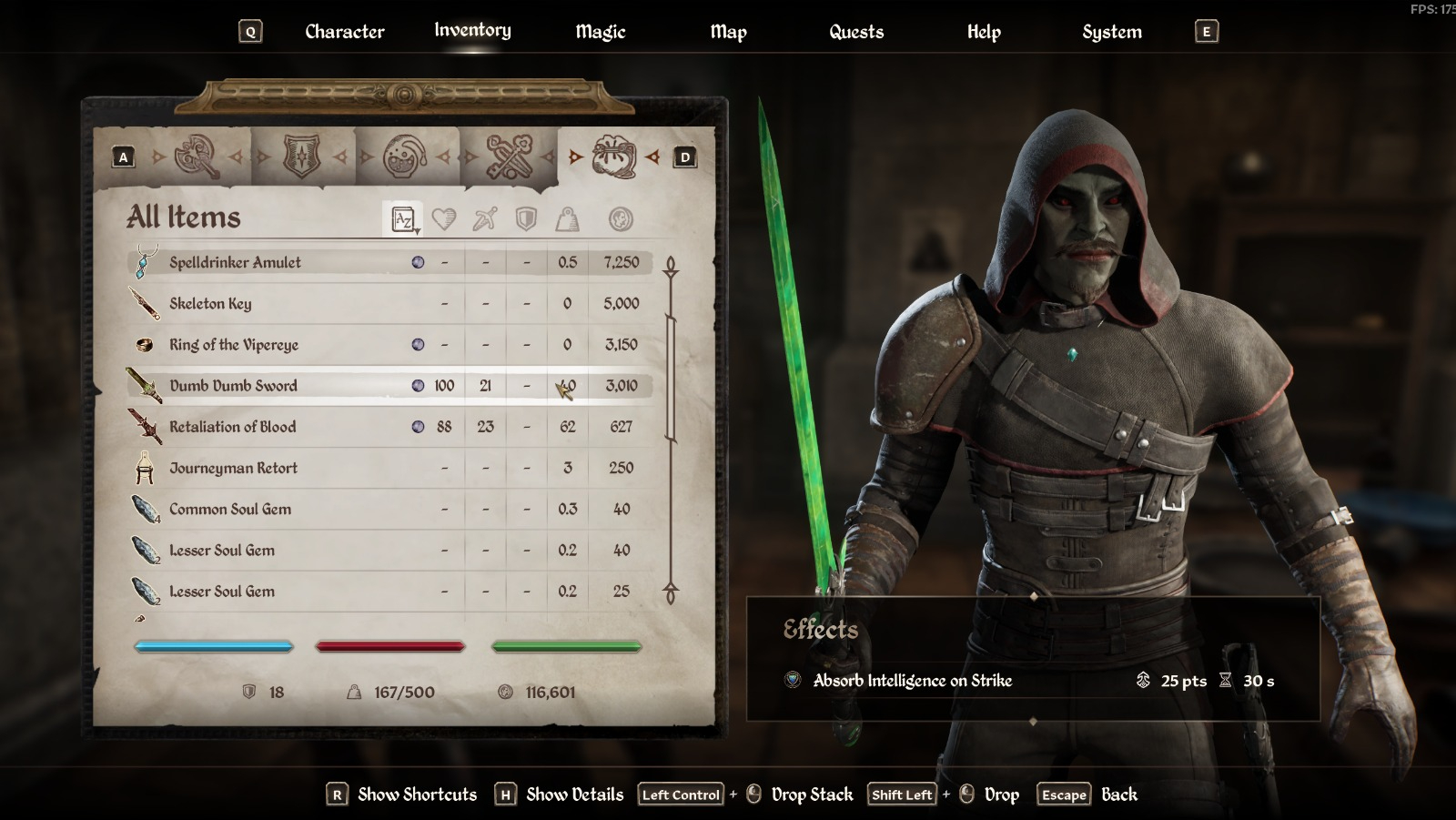Switch to the Magic menu

[x=600, y=32]
